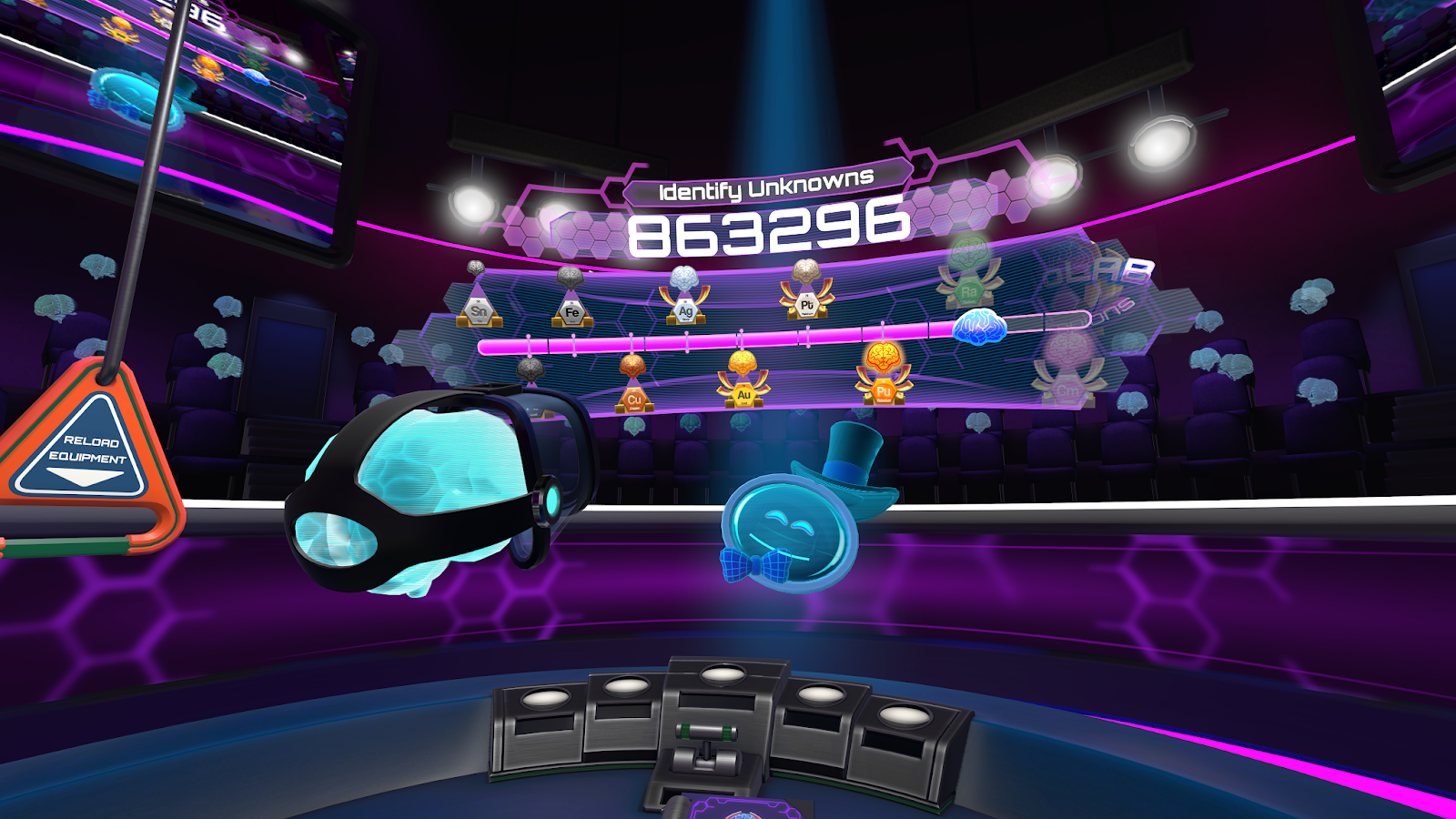Select the Sn tin element badge

tap(478, 312)
